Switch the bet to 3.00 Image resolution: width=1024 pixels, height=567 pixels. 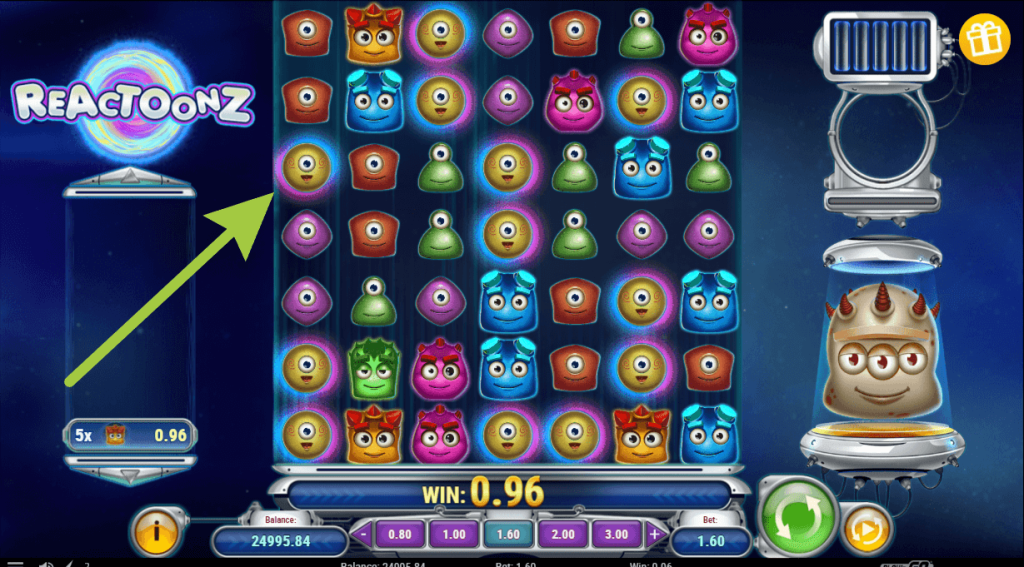(616, 534)
